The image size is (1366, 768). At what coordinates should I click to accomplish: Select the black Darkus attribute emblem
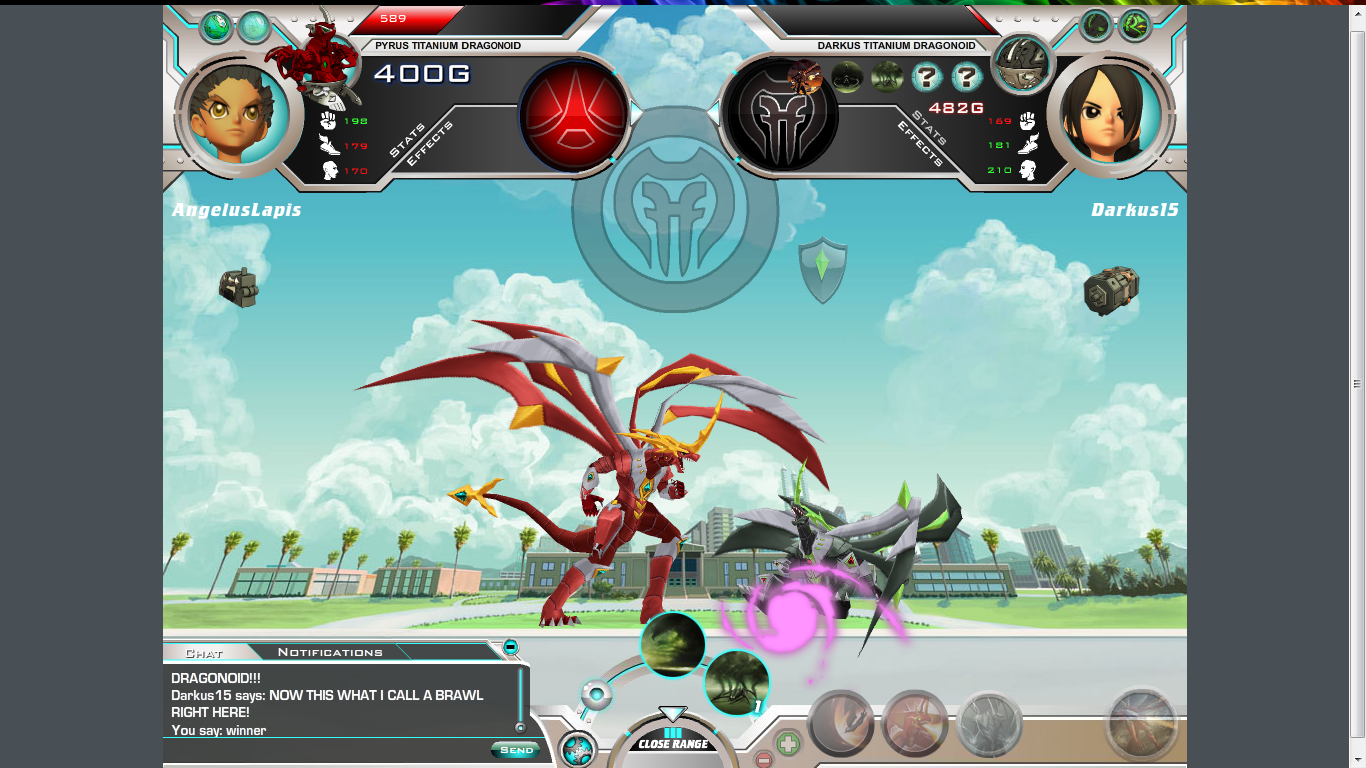point(780,116)
